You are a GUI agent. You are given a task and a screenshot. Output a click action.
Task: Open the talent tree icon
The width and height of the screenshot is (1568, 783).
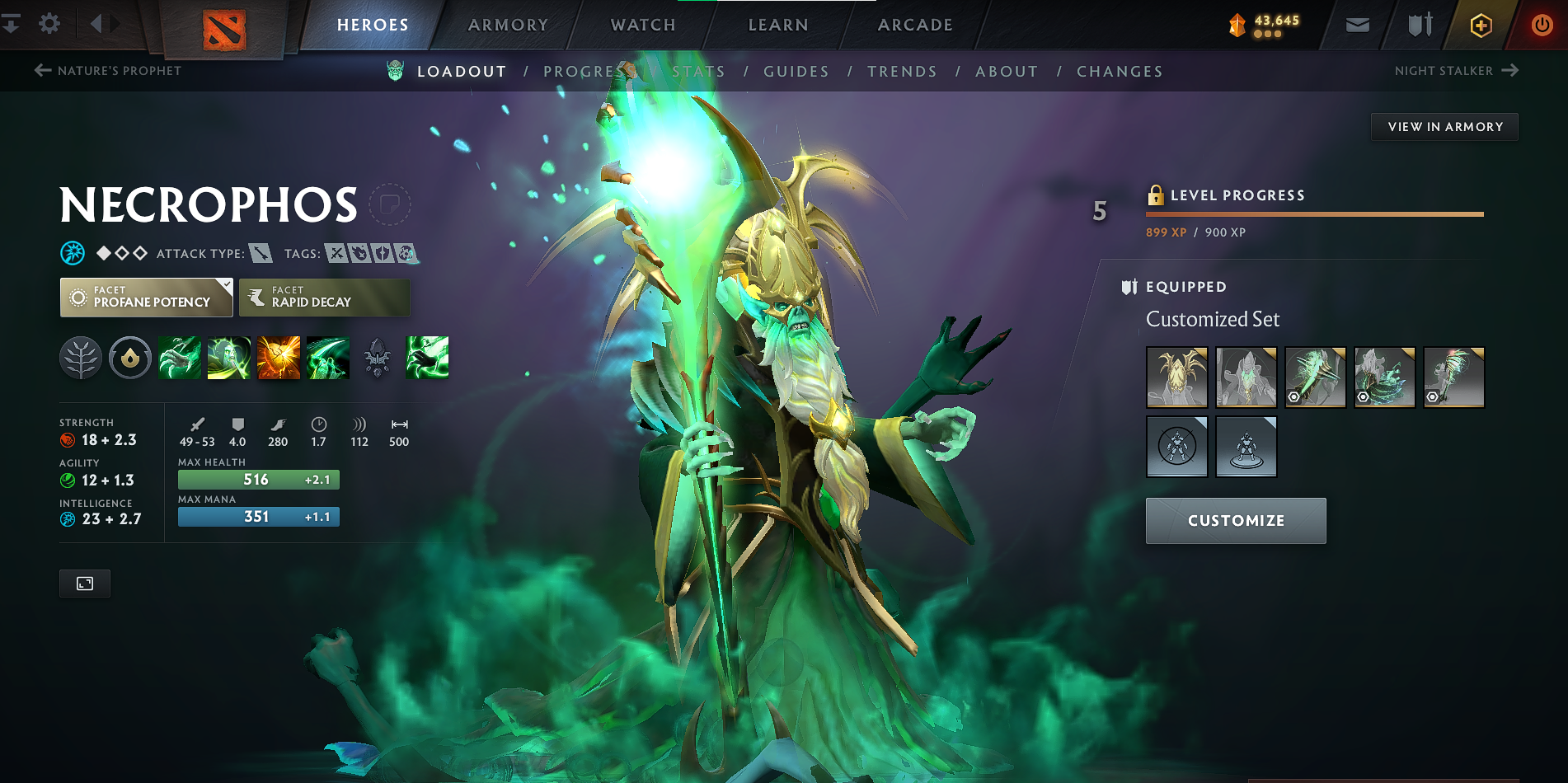point(81,358)
